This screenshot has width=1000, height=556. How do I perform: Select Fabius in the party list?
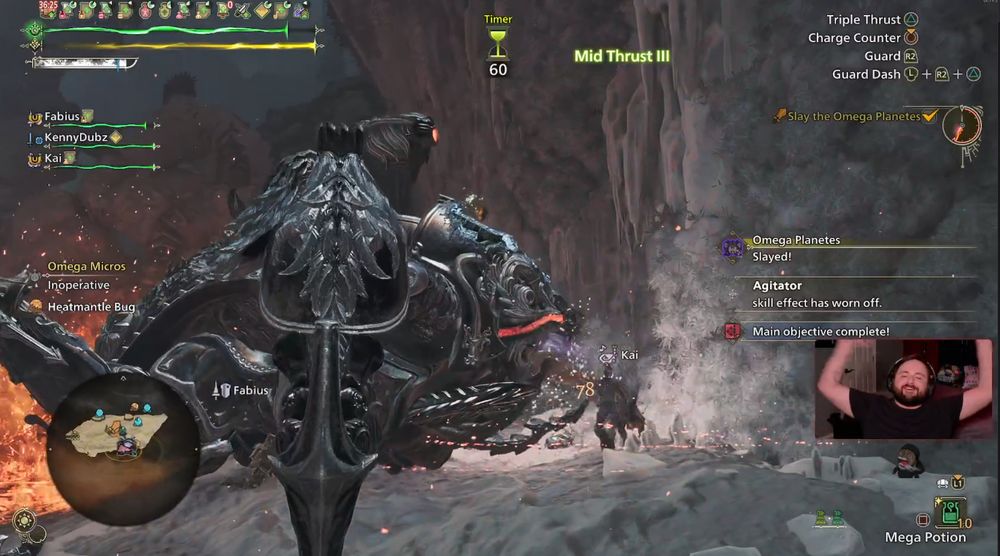click(63, 117)
